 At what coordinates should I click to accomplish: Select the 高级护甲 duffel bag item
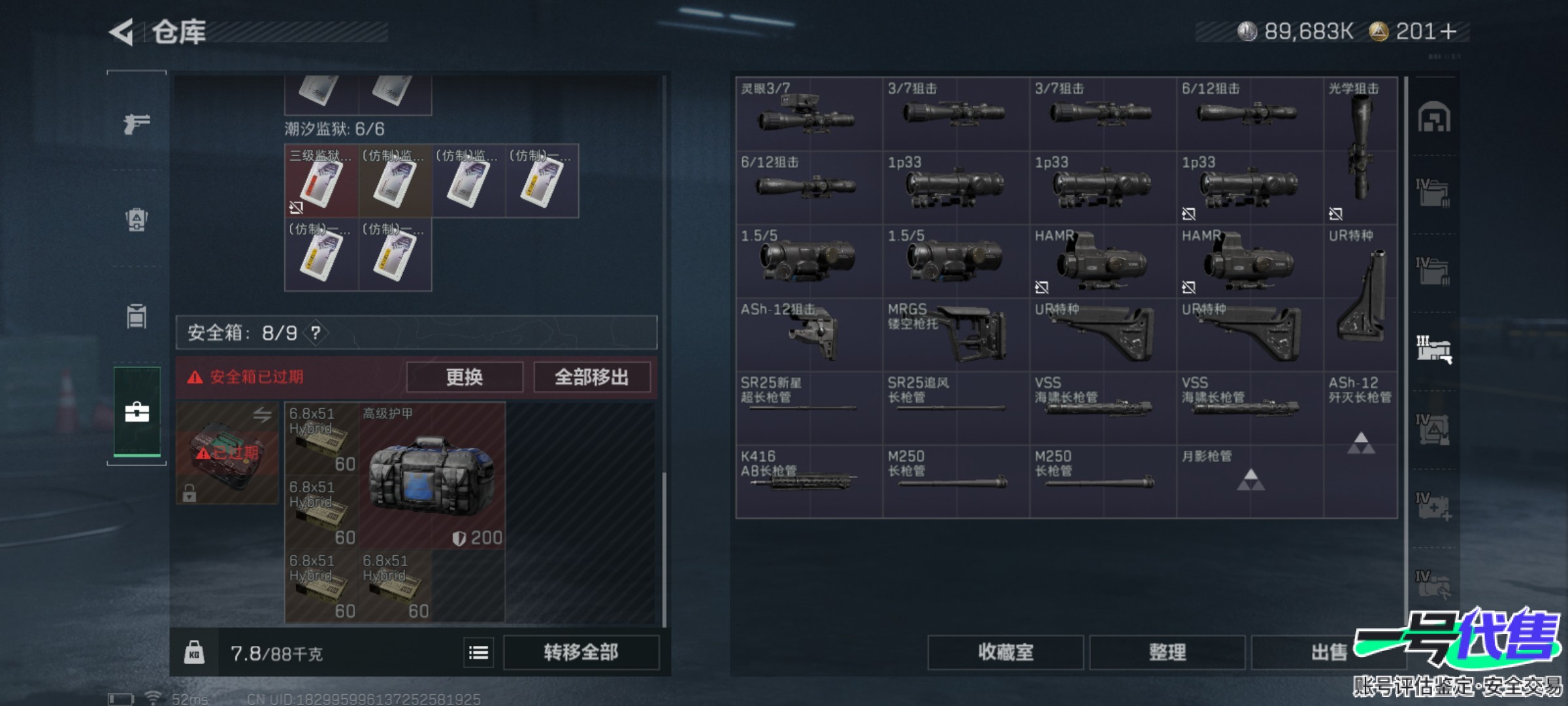(x=431, y=475)
